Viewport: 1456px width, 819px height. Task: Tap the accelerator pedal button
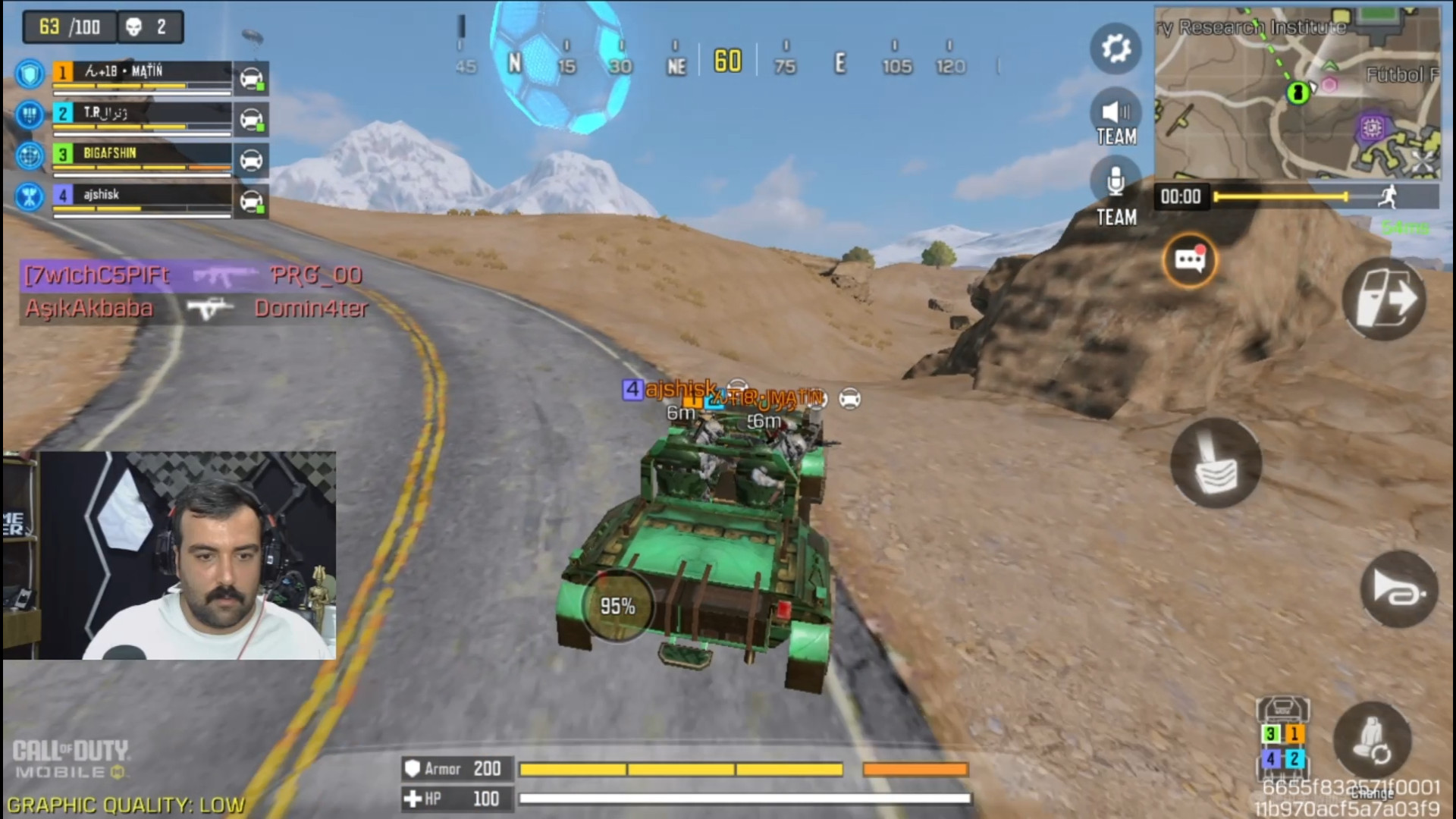tap(1216, 463)
